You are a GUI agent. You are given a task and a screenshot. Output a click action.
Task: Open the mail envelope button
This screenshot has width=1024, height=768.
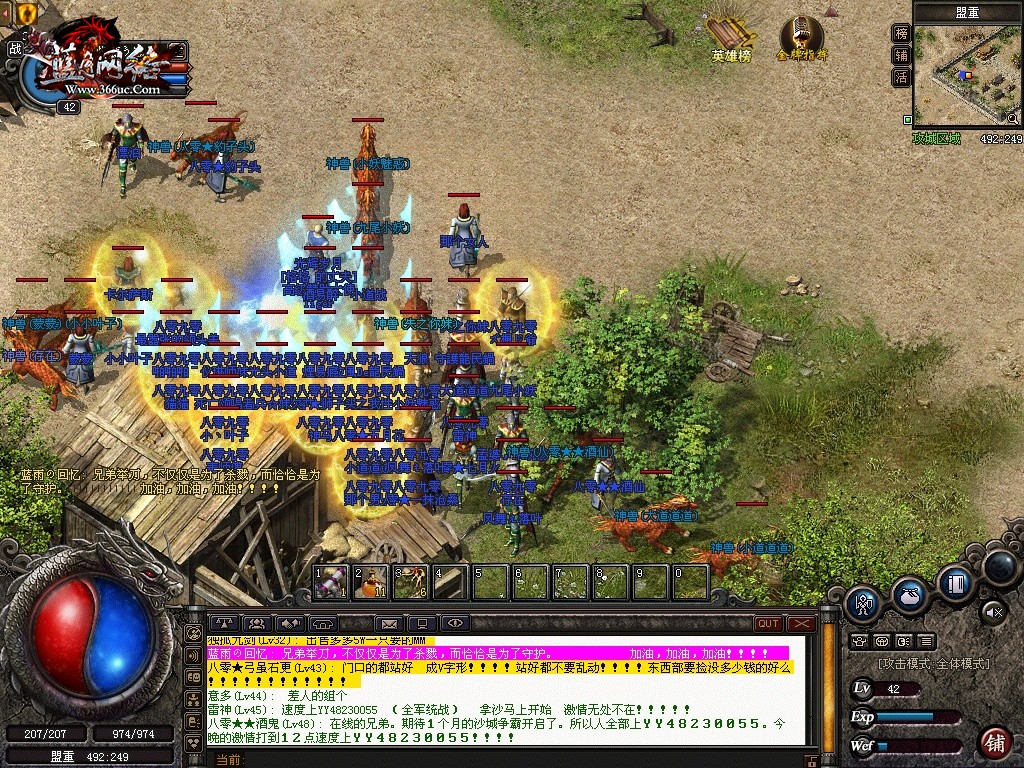tap(388, 624)
